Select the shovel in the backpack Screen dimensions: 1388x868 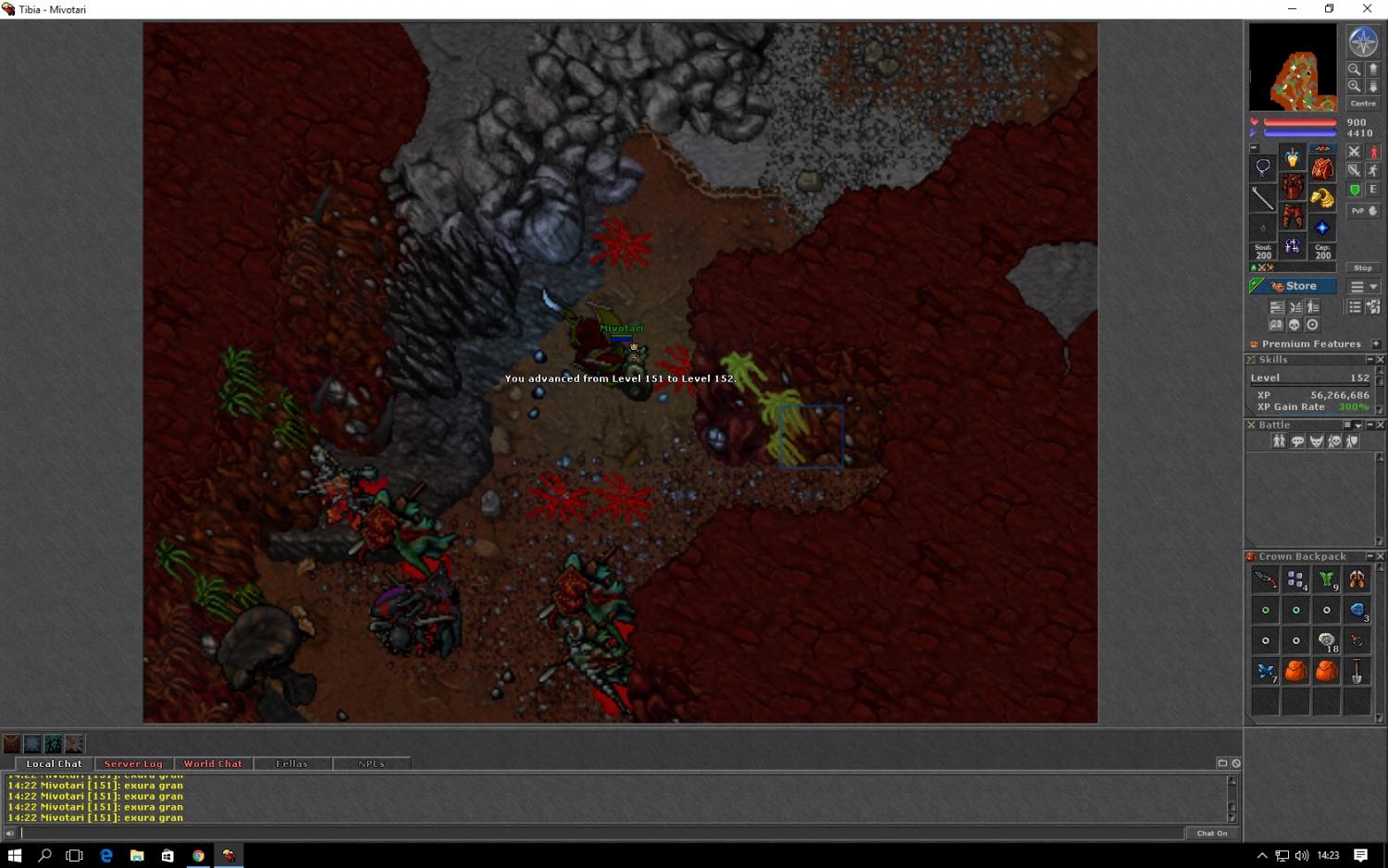pyautogui.click(x=1357, y=671)
